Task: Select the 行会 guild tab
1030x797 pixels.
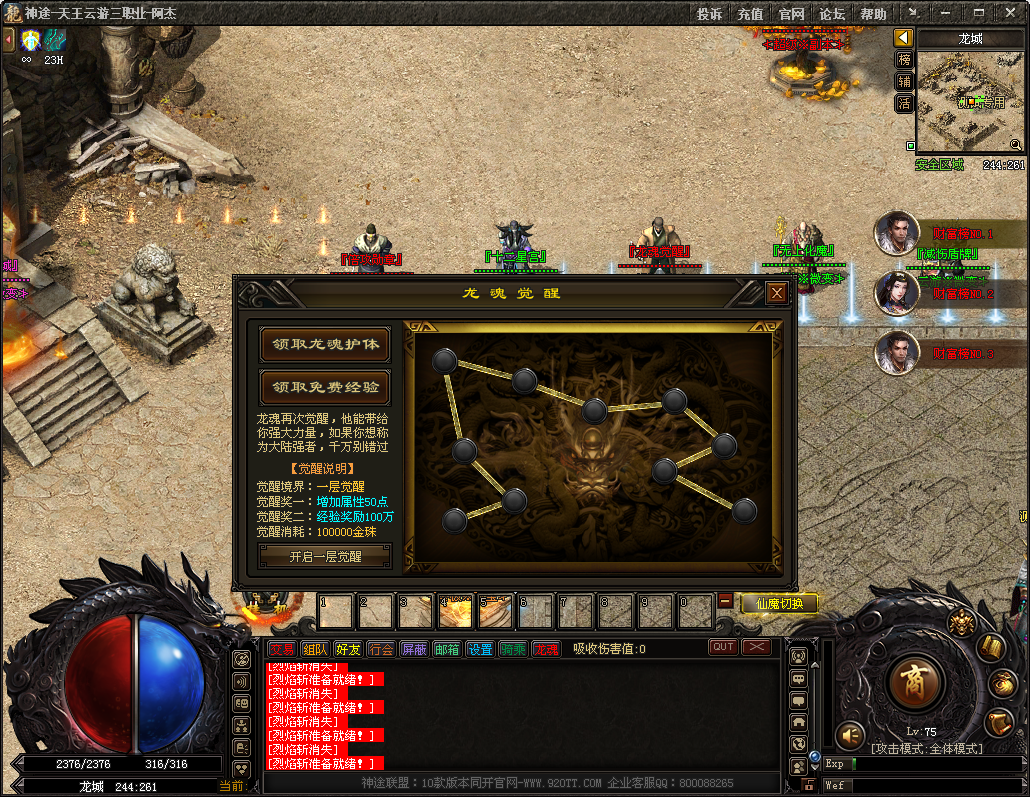Action: point(381,649)
